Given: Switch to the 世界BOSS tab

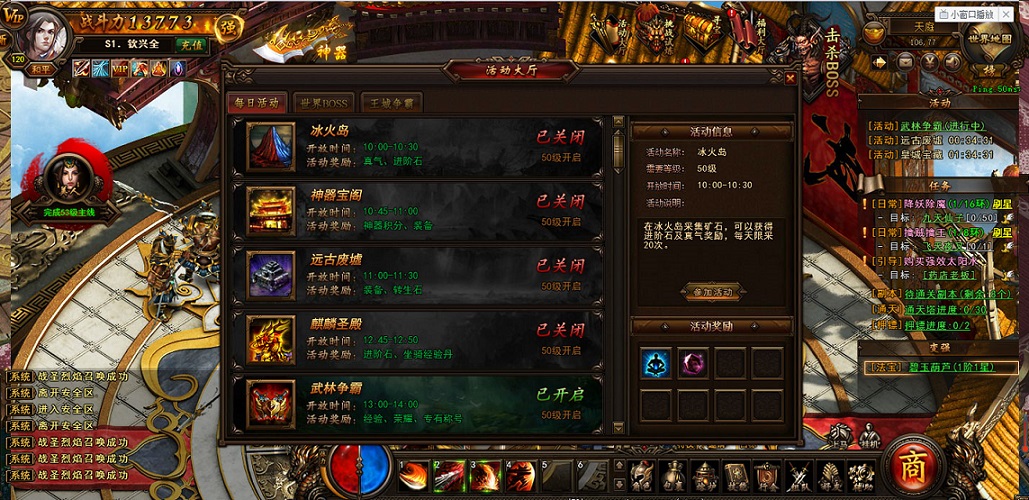Looking at the screenshot, I should 322,103.
